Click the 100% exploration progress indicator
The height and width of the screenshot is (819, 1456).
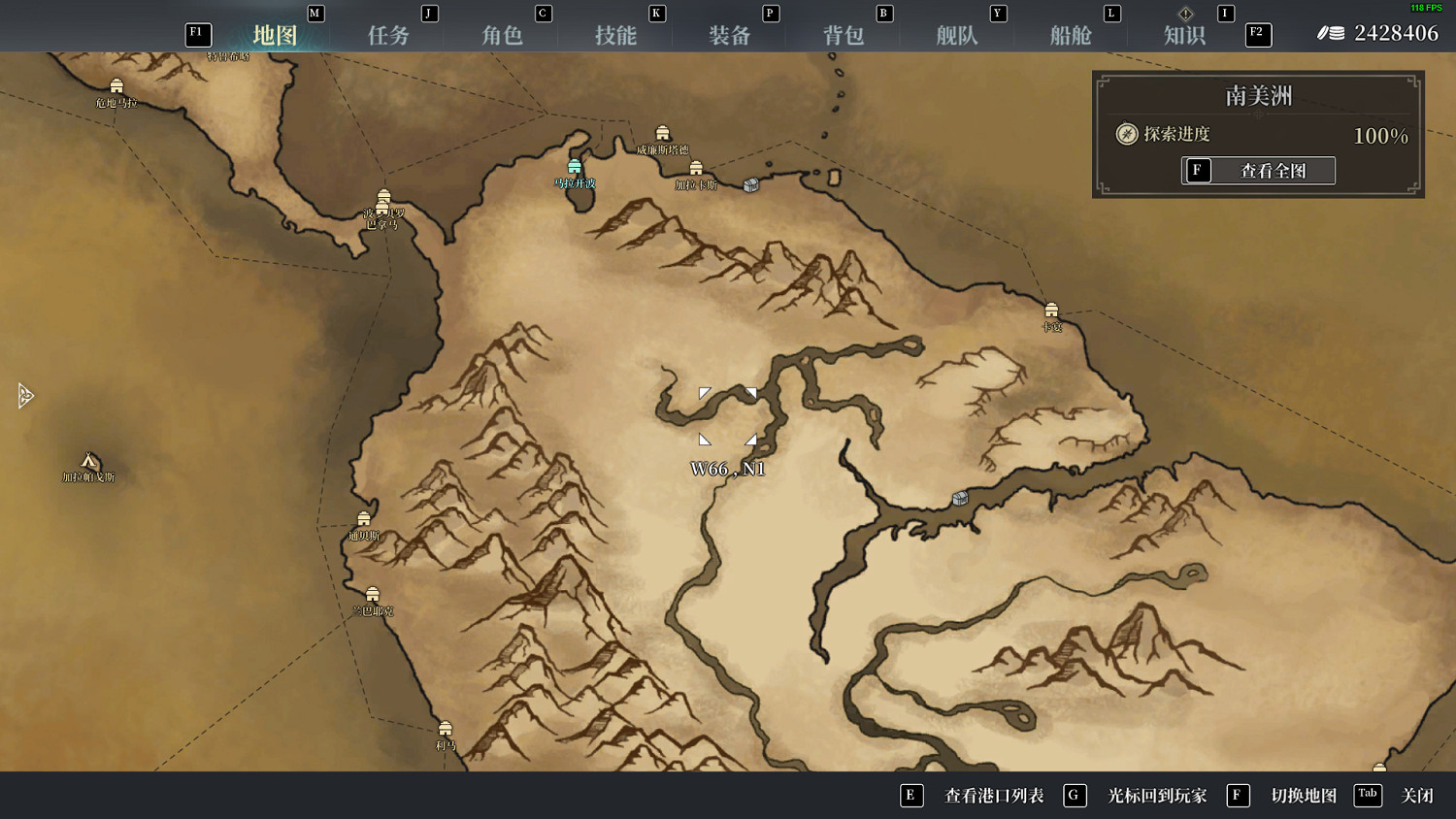(1380, 136)
